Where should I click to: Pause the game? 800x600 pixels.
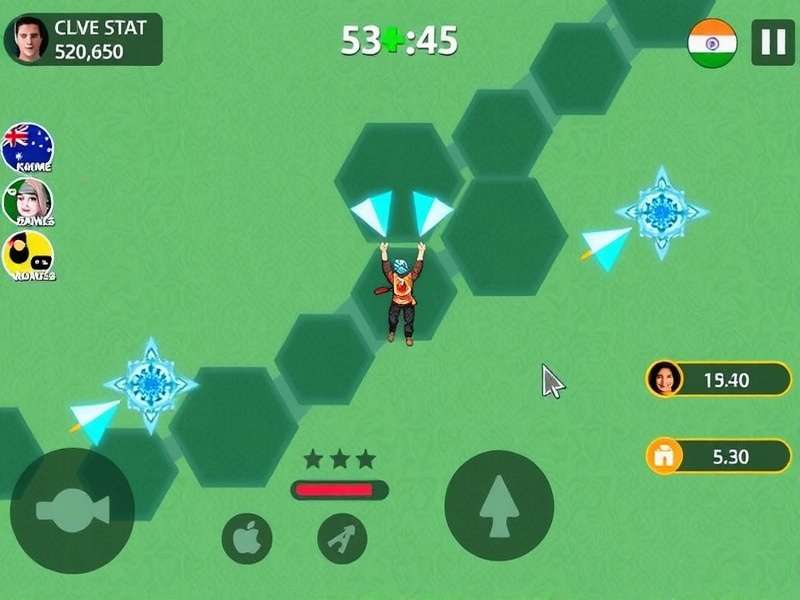click(x=773, y=42)
